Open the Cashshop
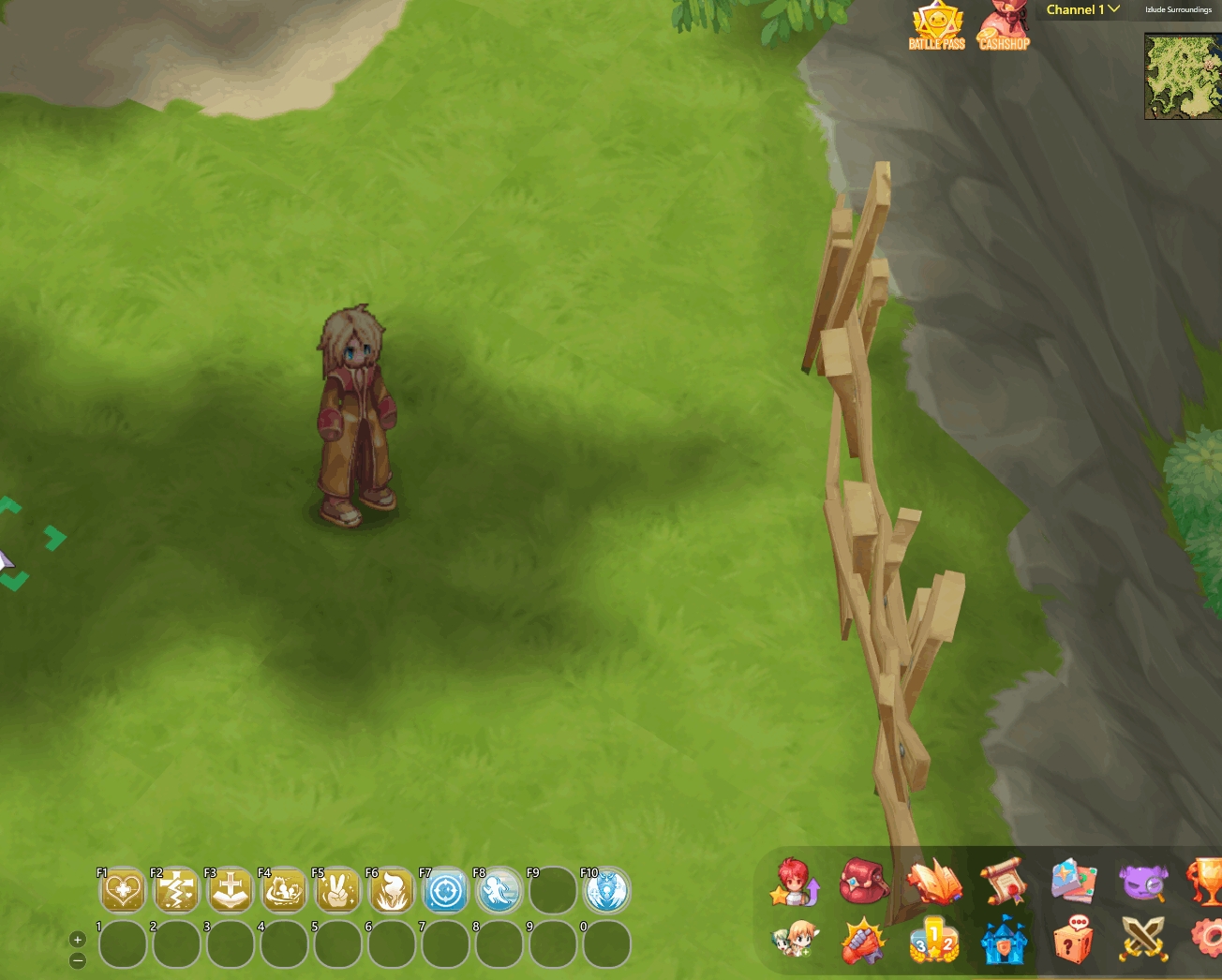This screenshot has height=980, width=1222. [1003, 25]
